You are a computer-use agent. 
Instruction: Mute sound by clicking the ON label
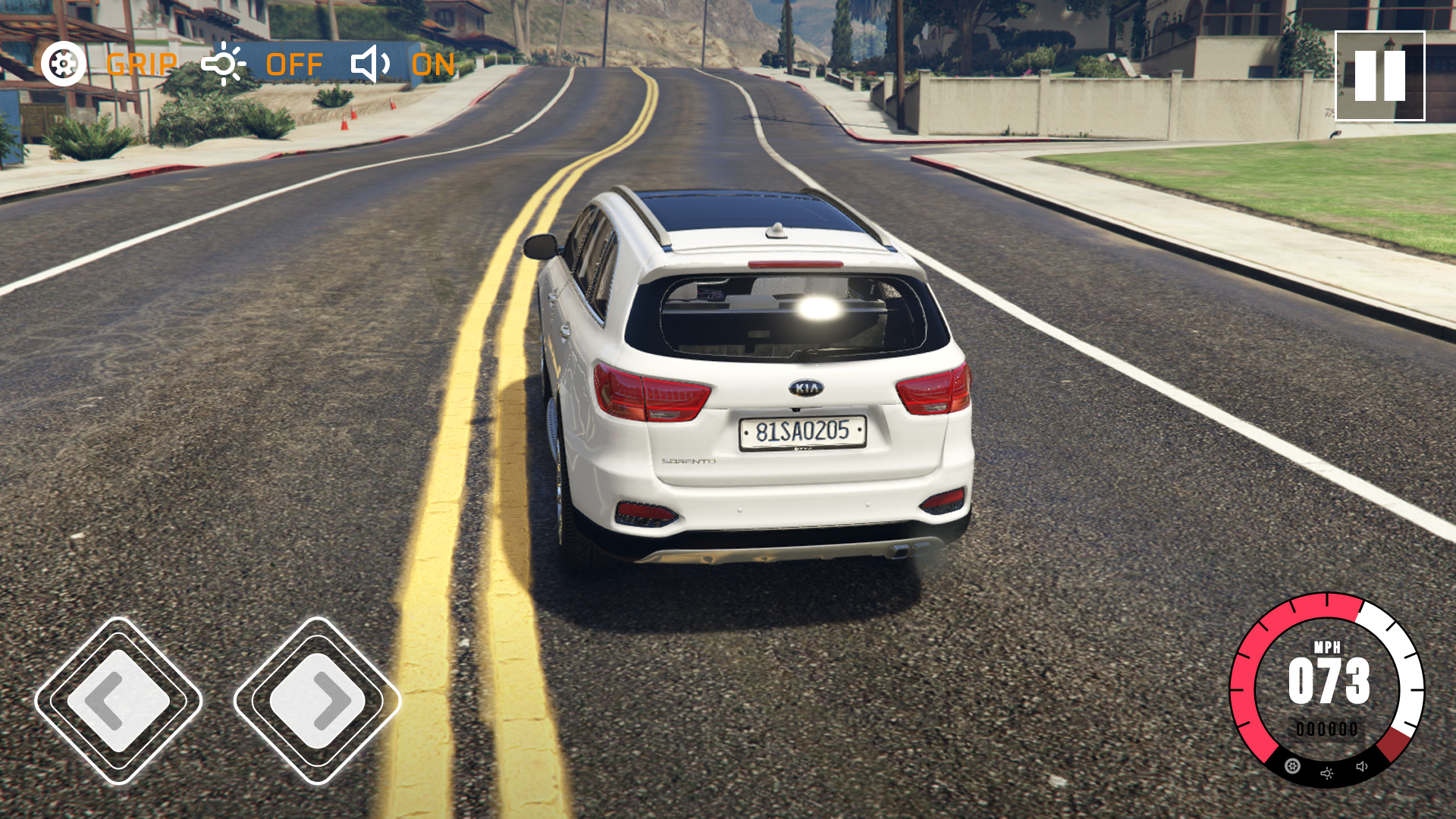[x=434, y=65]
